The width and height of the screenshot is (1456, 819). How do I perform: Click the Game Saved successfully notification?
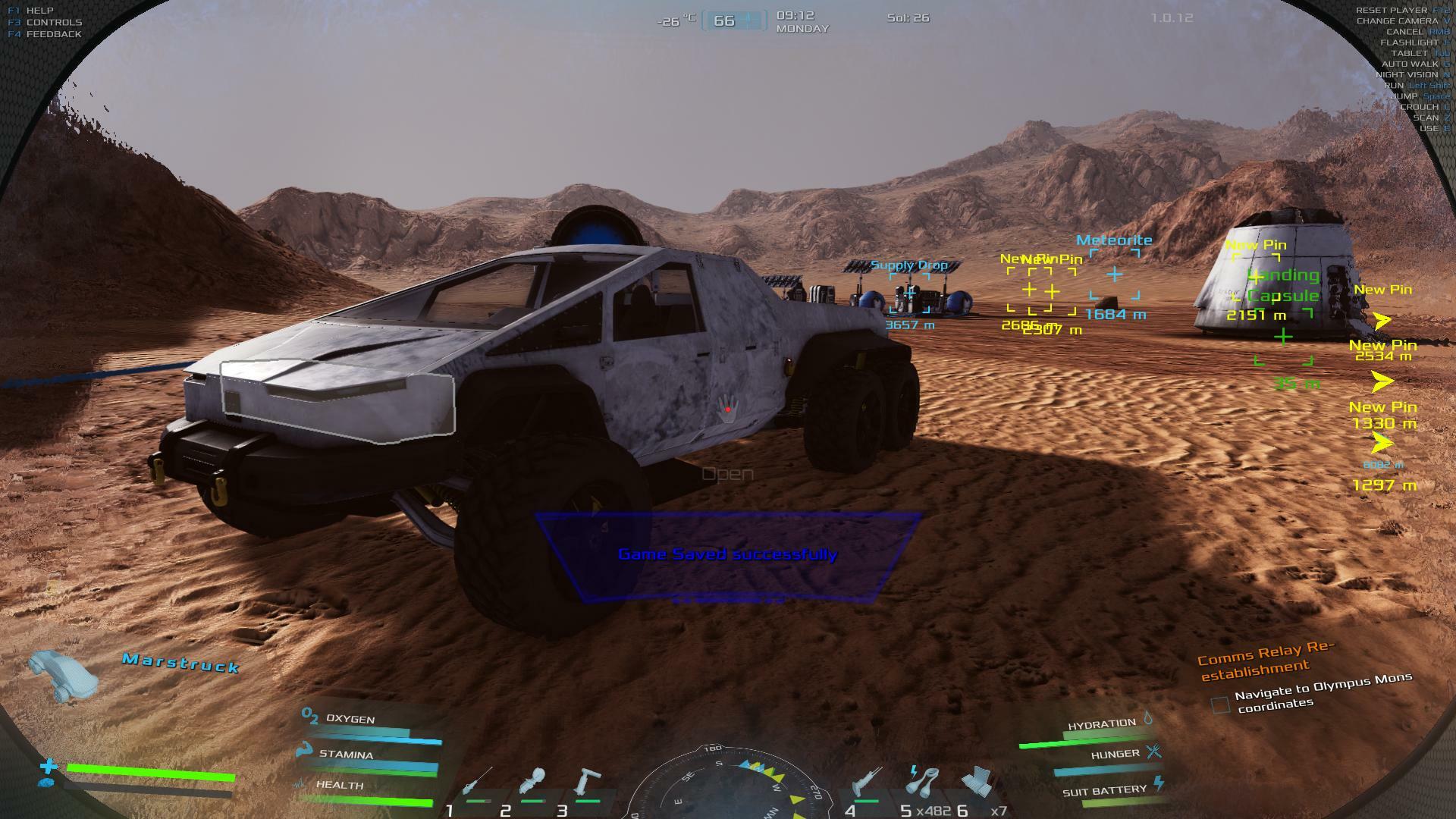tap(728, 554)
